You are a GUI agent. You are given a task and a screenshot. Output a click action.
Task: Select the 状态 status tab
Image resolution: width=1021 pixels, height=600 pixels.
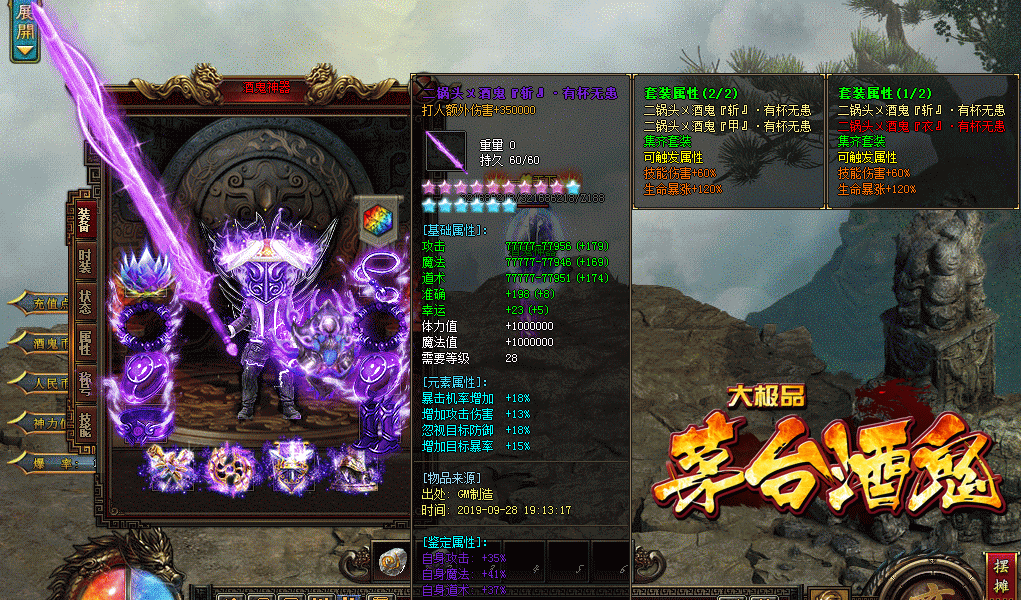(85, 302)
